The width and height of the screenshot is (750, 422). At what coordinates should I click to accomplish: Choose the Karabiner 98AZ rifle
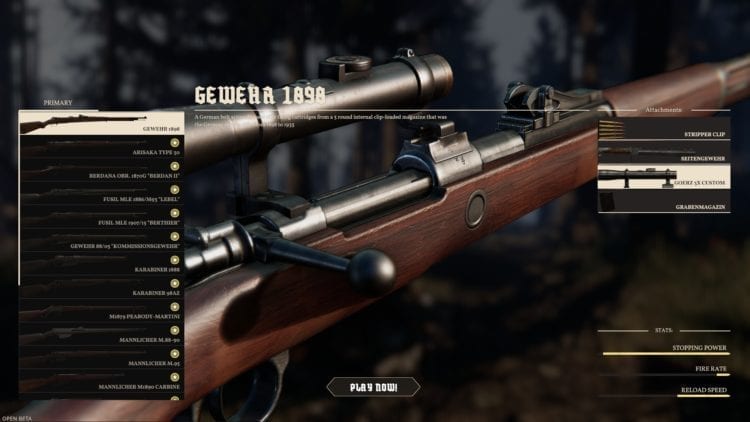(x=100, y=288)
